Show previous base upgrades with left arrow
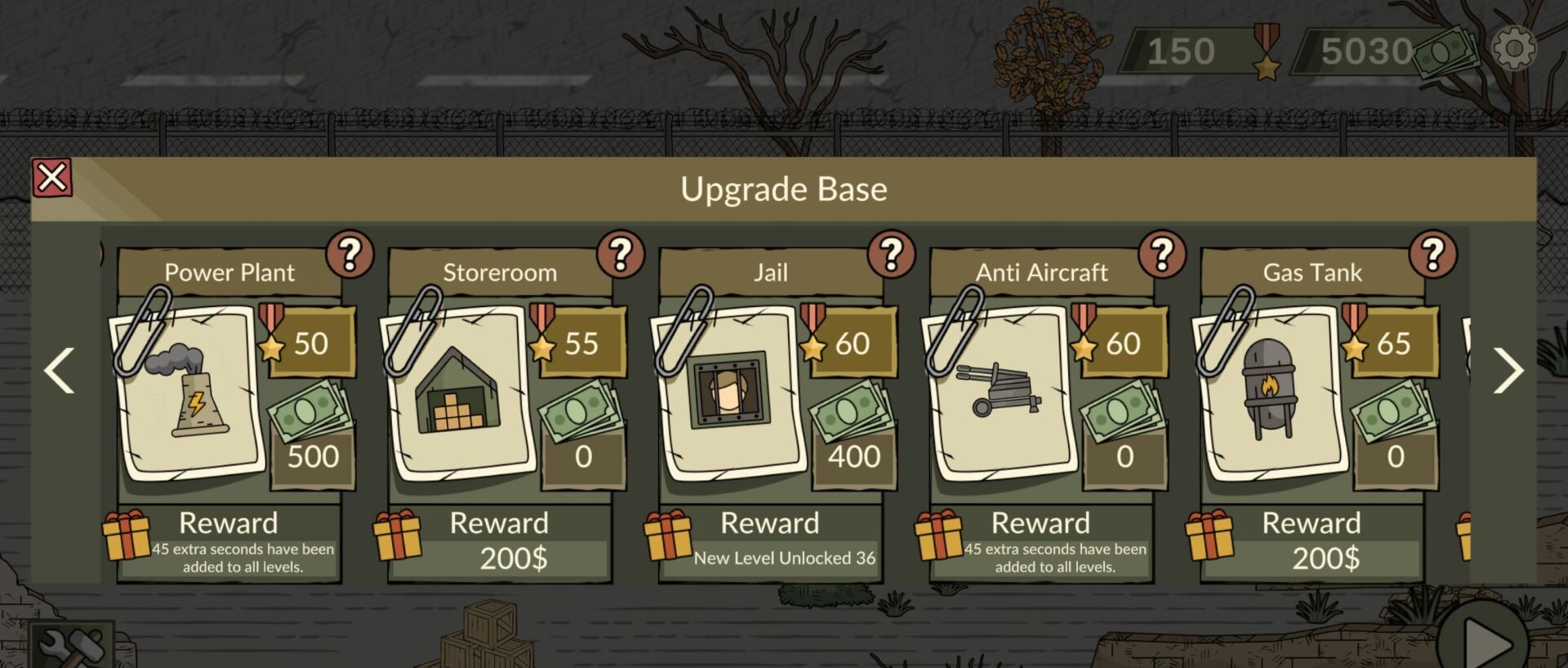1568x668 pixels. click(x=60, y=371)
